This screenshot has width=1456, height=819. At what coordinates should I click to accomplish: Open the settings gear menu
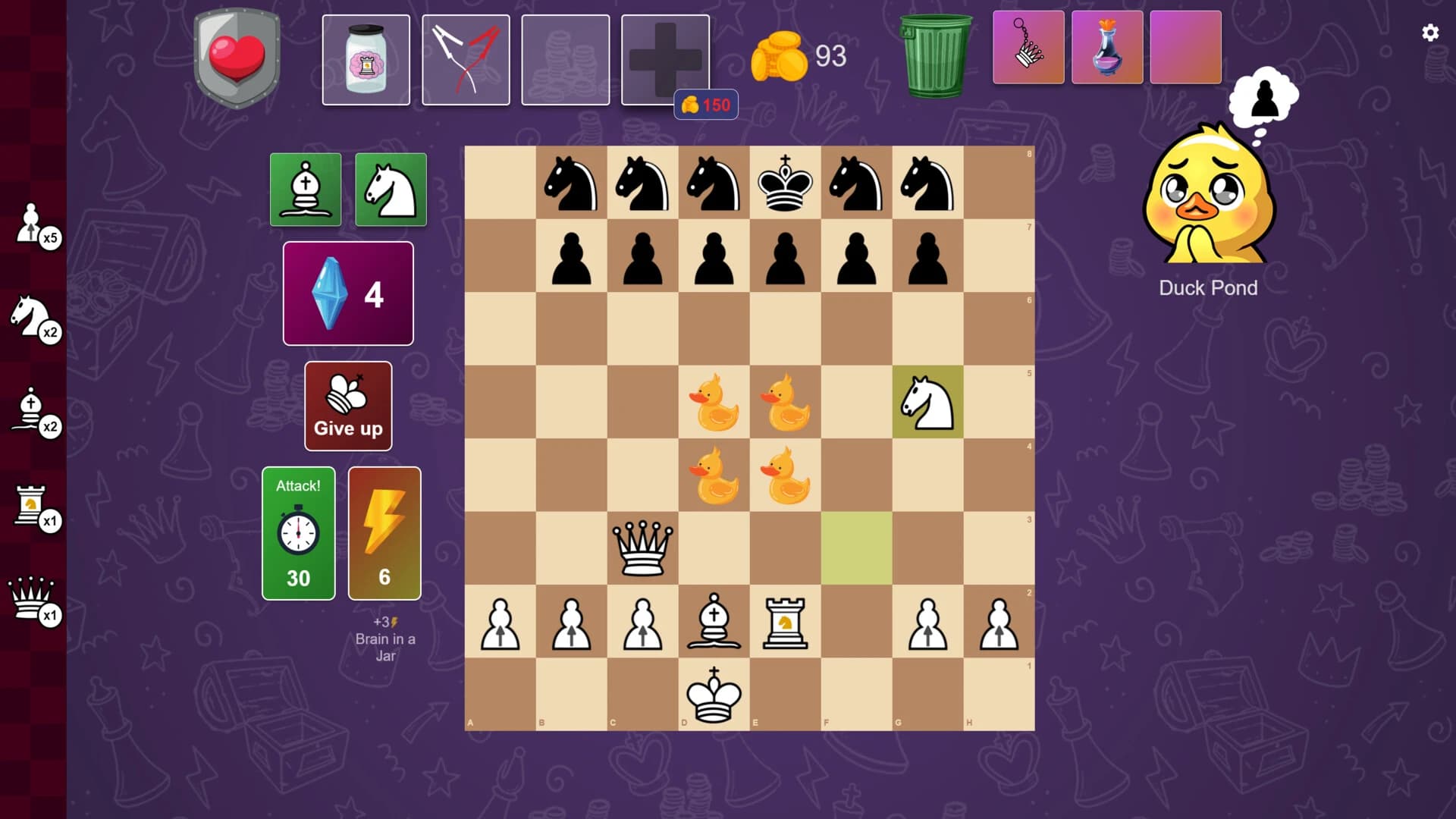coord(1430,32)
